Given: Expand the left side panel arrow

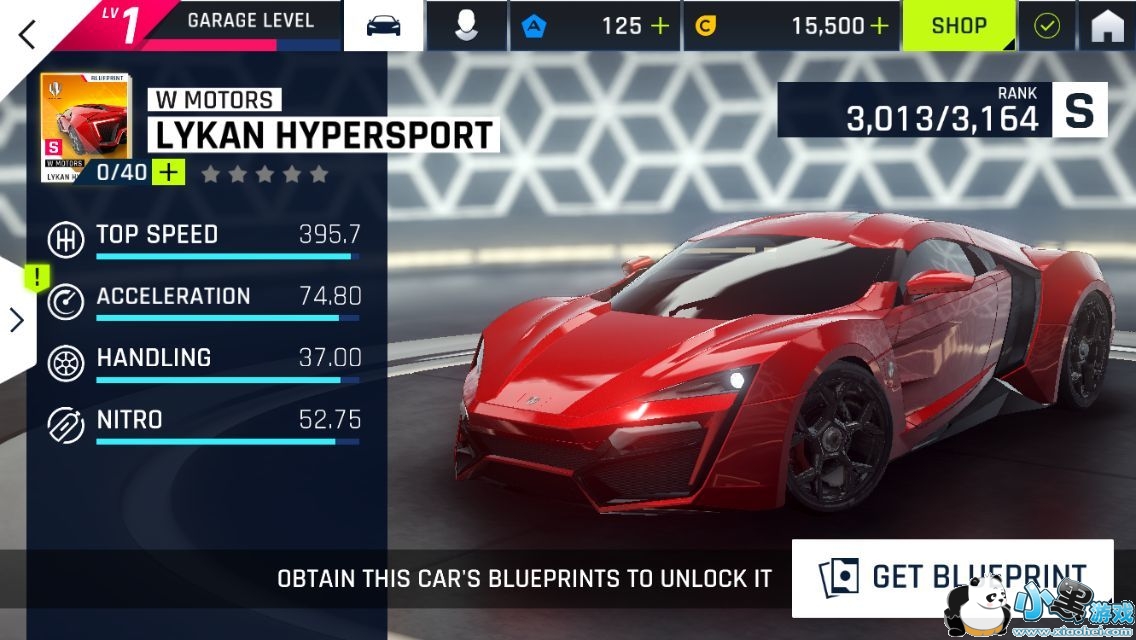Looking at the screenshot, I should click(17, 319).
